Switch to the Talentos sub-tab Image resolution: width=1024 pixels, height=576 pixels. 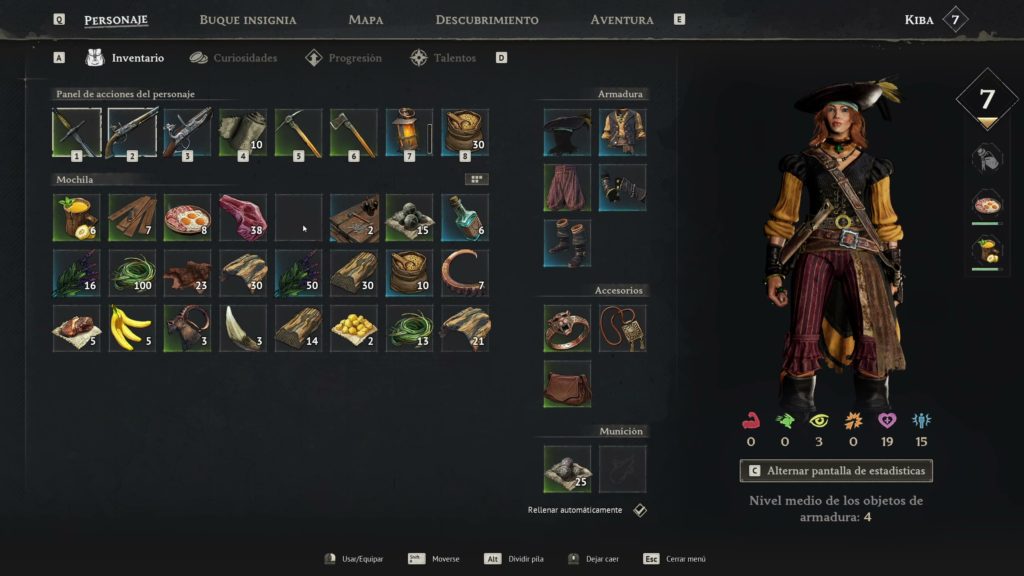(444, 58)
